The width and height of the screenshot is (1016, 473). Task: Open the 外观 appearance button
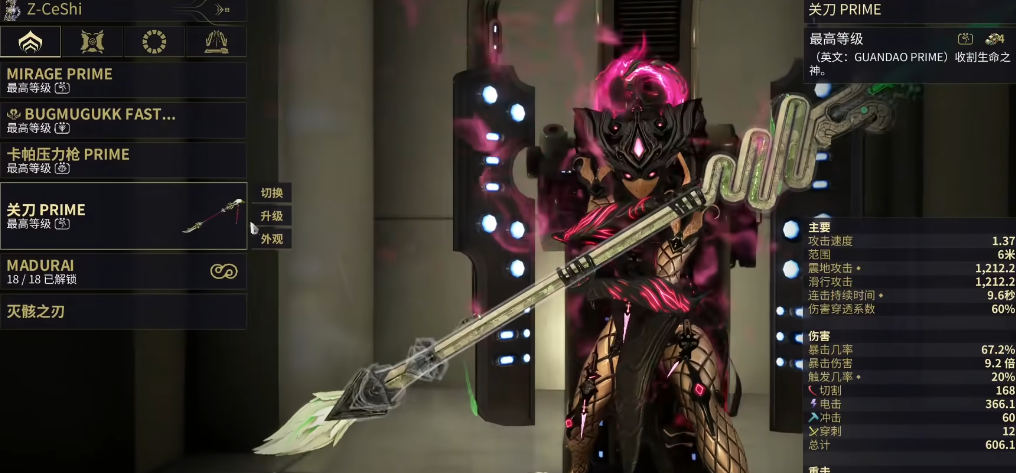272,239
